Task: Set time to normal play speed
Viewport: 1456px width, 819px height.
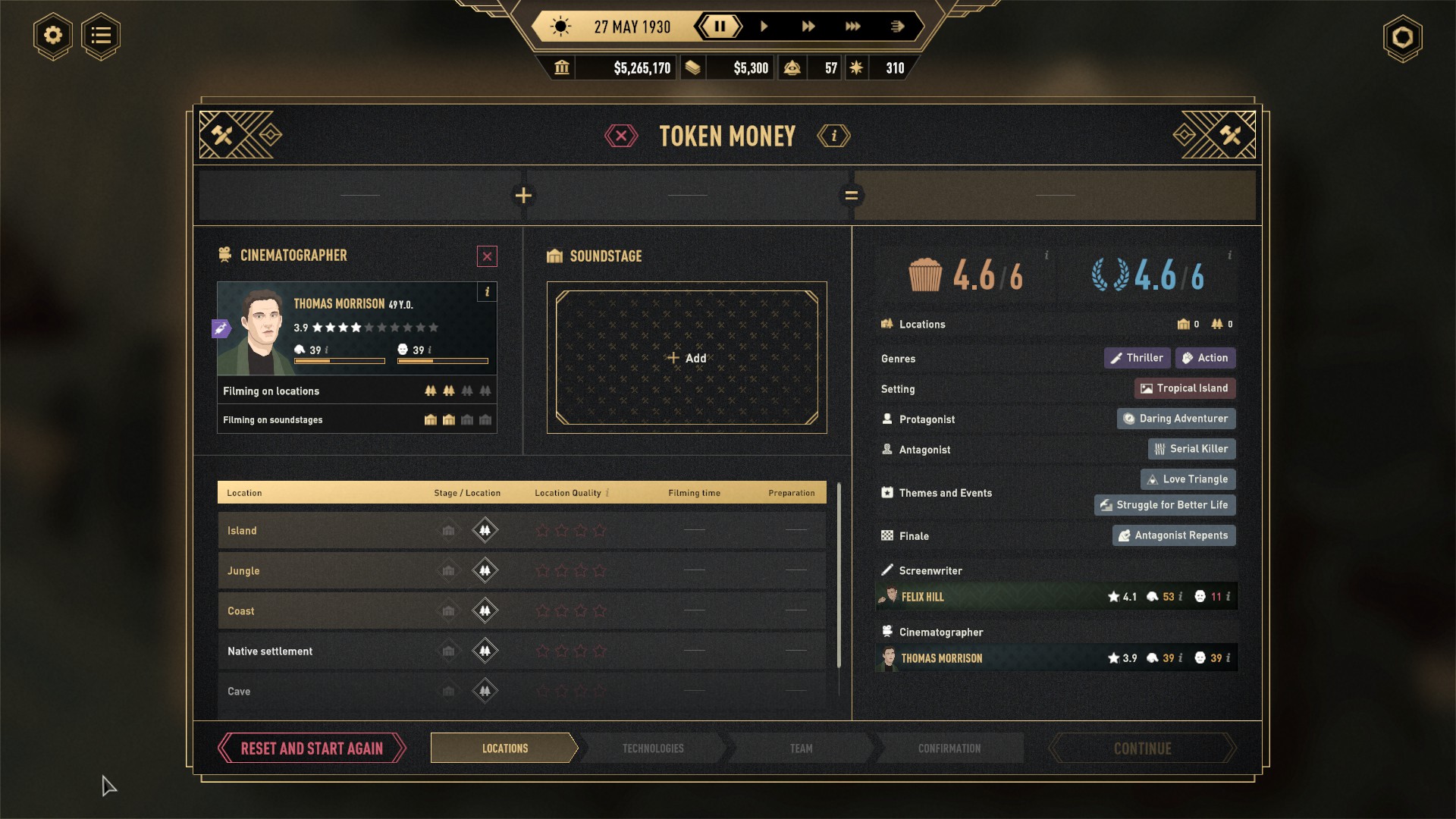Action: click(764, 27)
